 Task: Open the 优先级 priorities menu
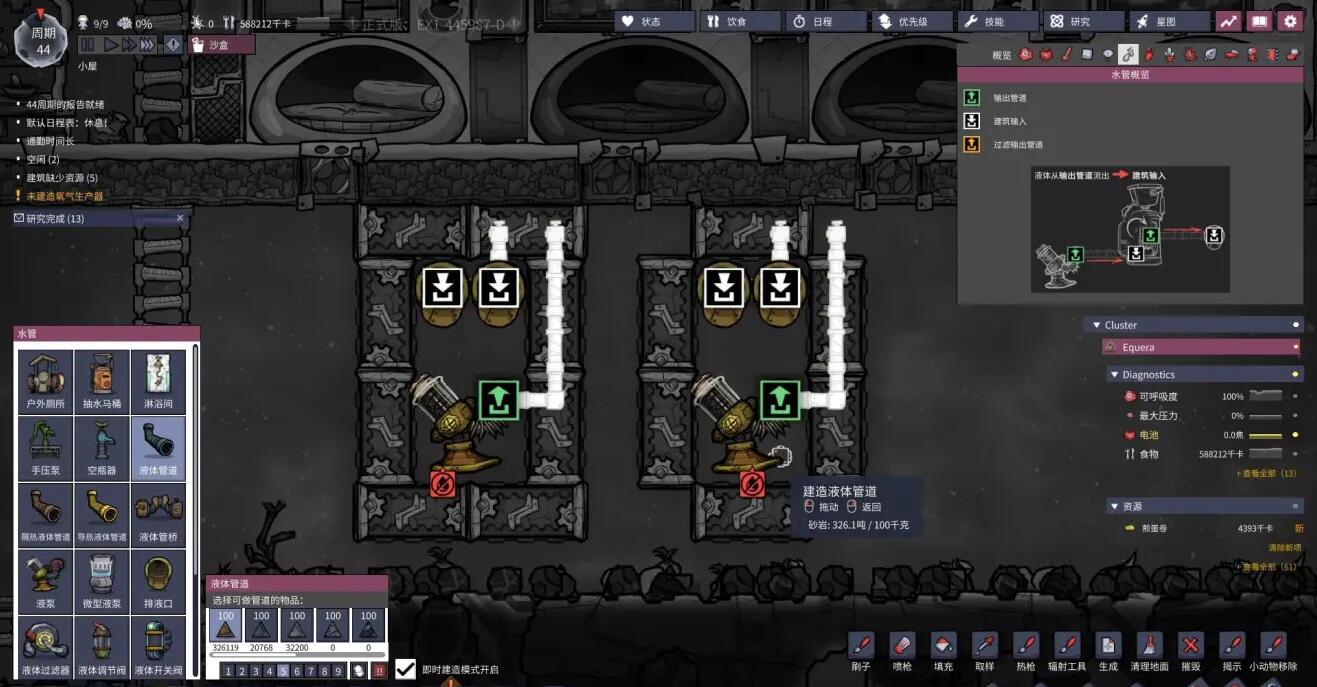coord(911,21)
